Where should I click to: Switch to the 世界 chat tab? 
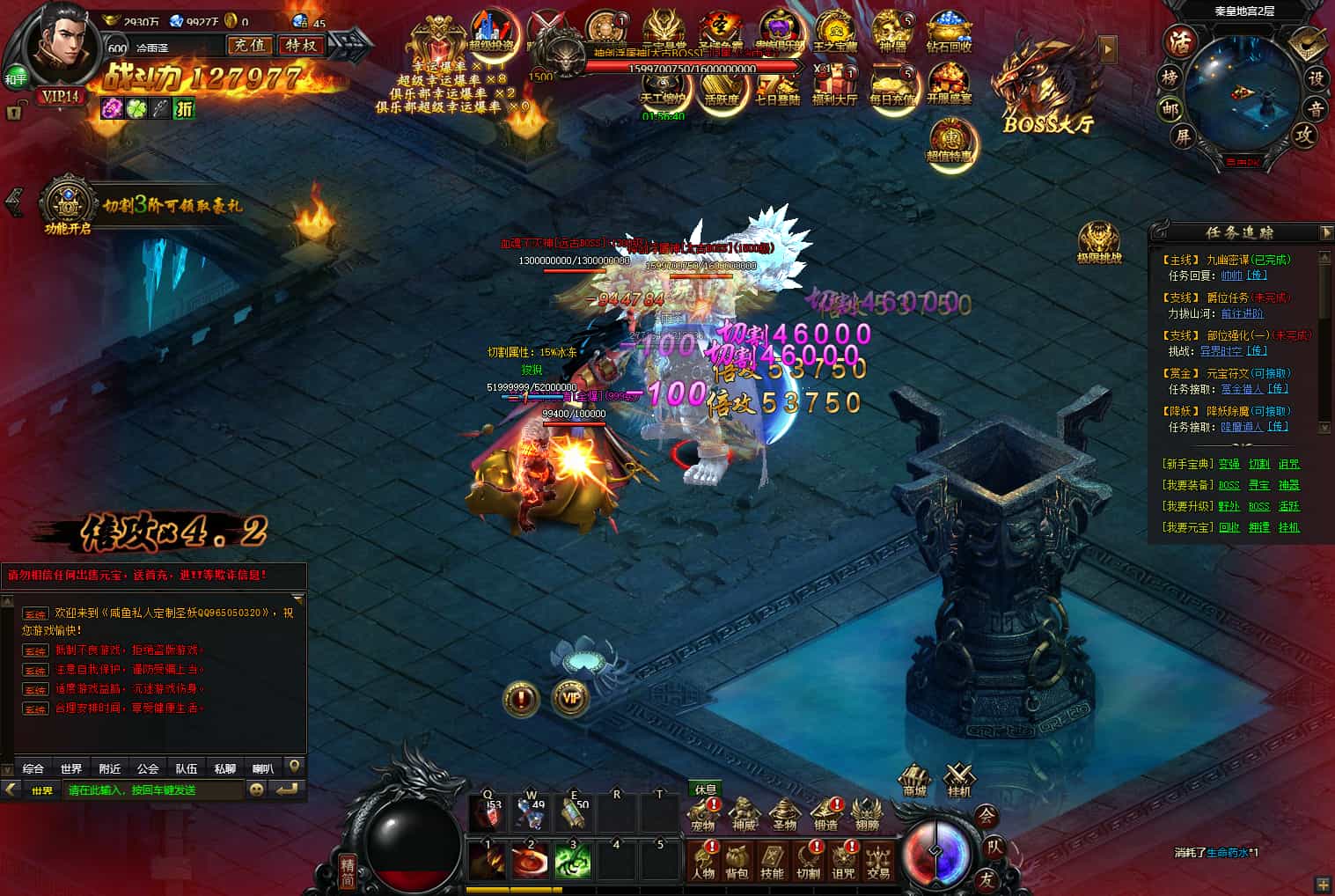pos(71,768)
